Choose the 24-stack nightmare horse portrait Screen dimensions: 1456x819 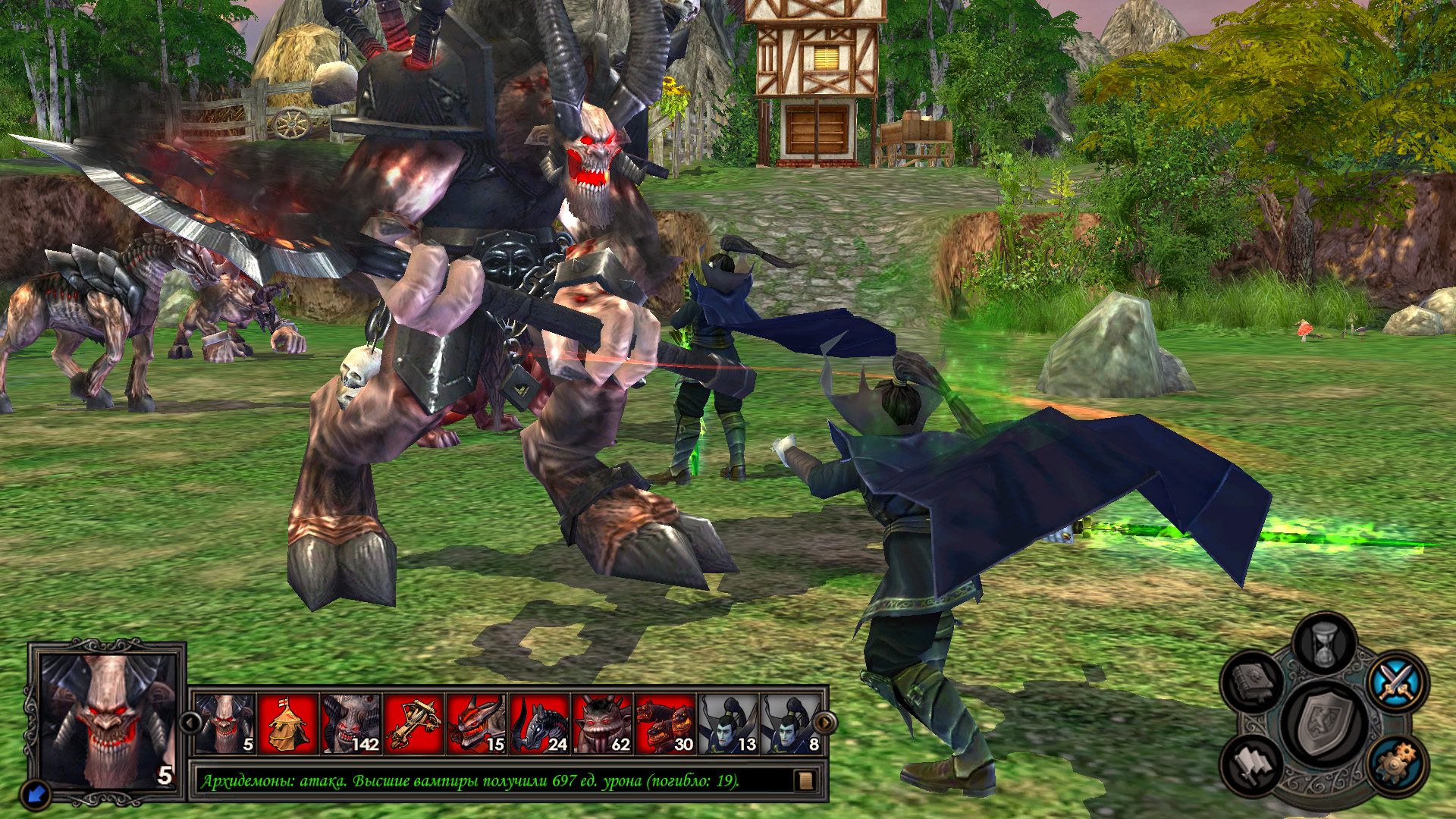540,724
